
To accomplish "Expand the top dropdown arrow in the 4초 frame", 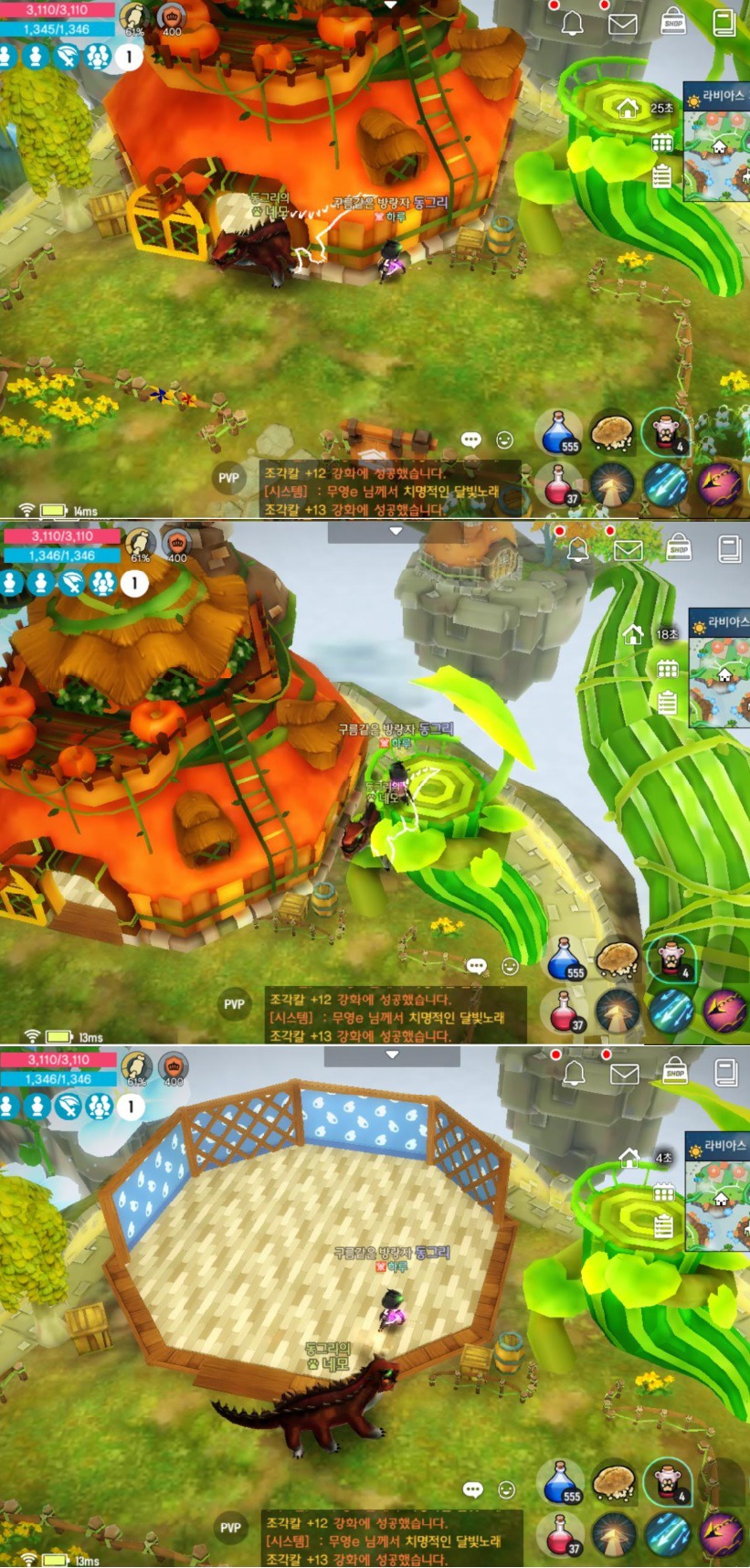I will (x=392, y=1054).
